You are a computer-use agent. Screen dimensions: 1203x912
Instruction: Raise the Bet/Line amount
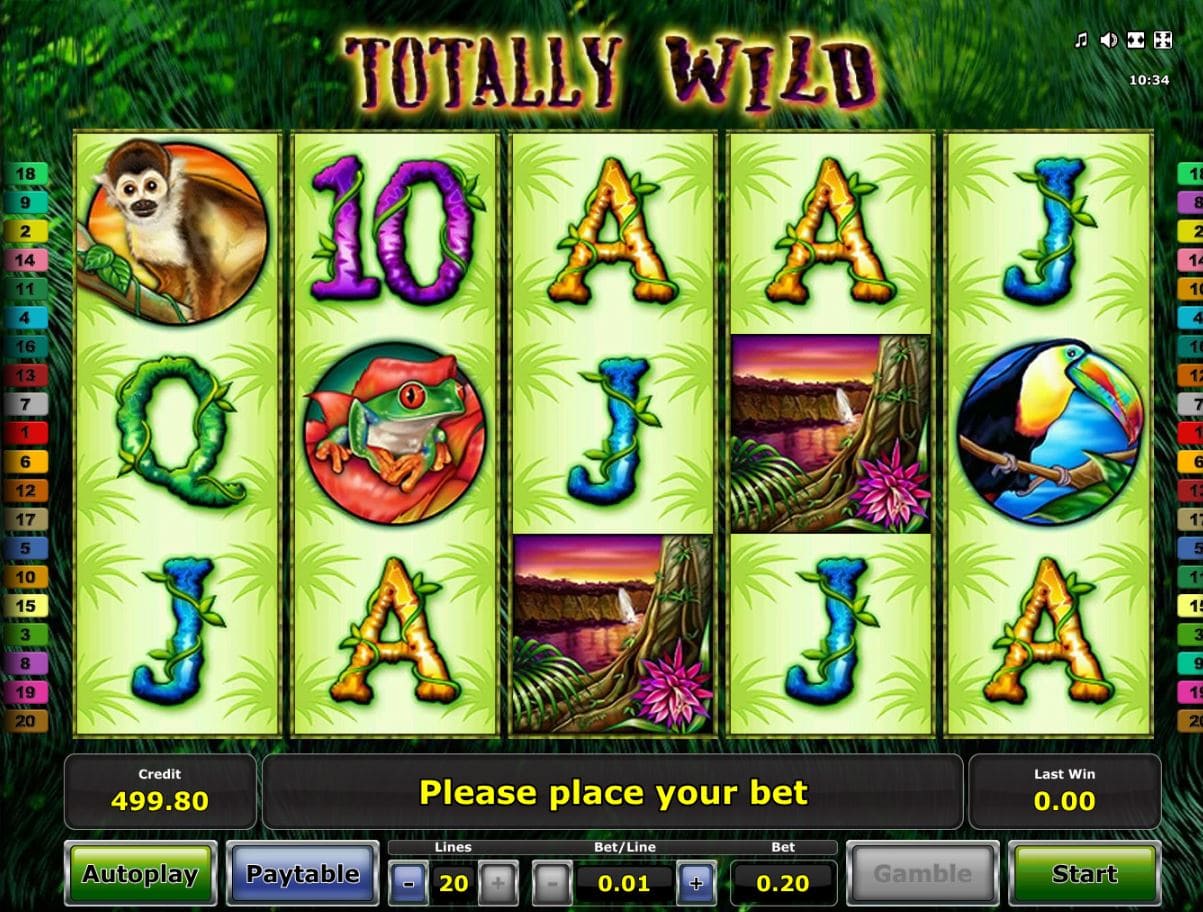tap(696, 883)
